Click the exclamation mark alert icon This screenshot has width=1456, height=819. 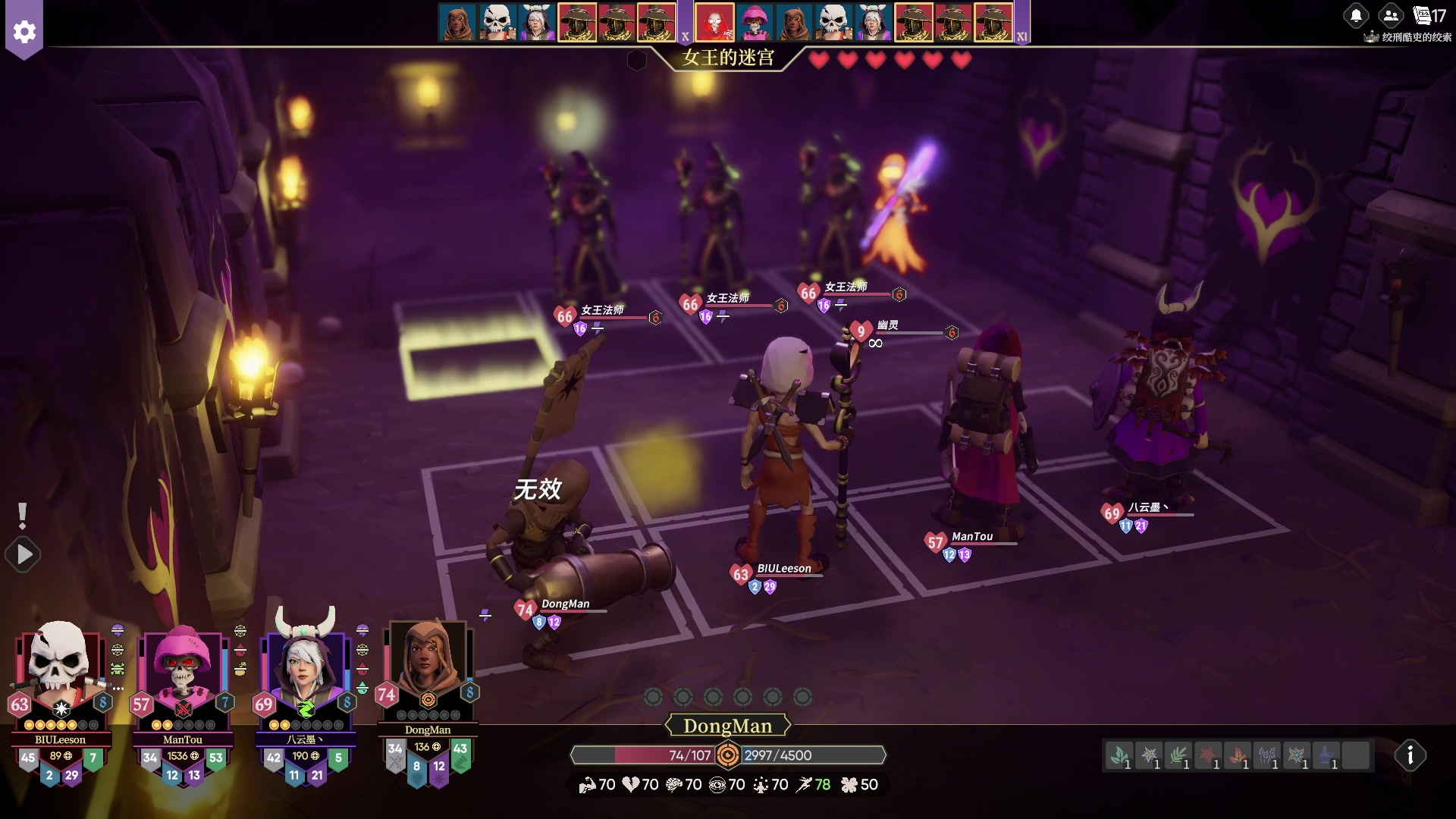point(23,516)
